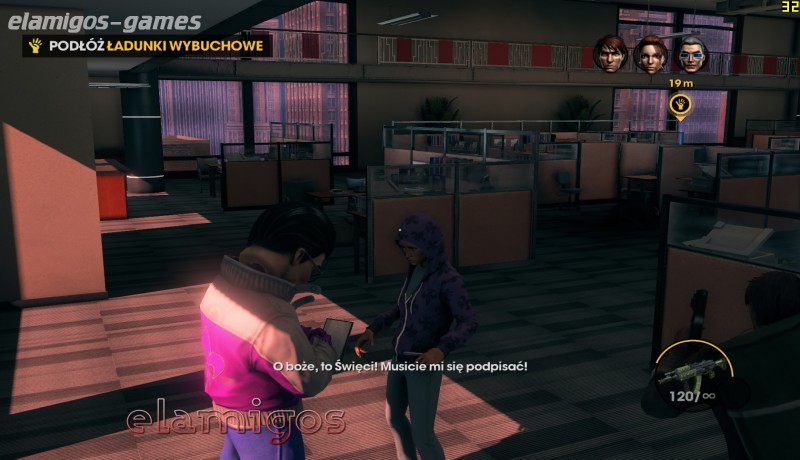Select the scowling short-haired man's homie portrait
800x460 pixels.
[x=609, y=53]
